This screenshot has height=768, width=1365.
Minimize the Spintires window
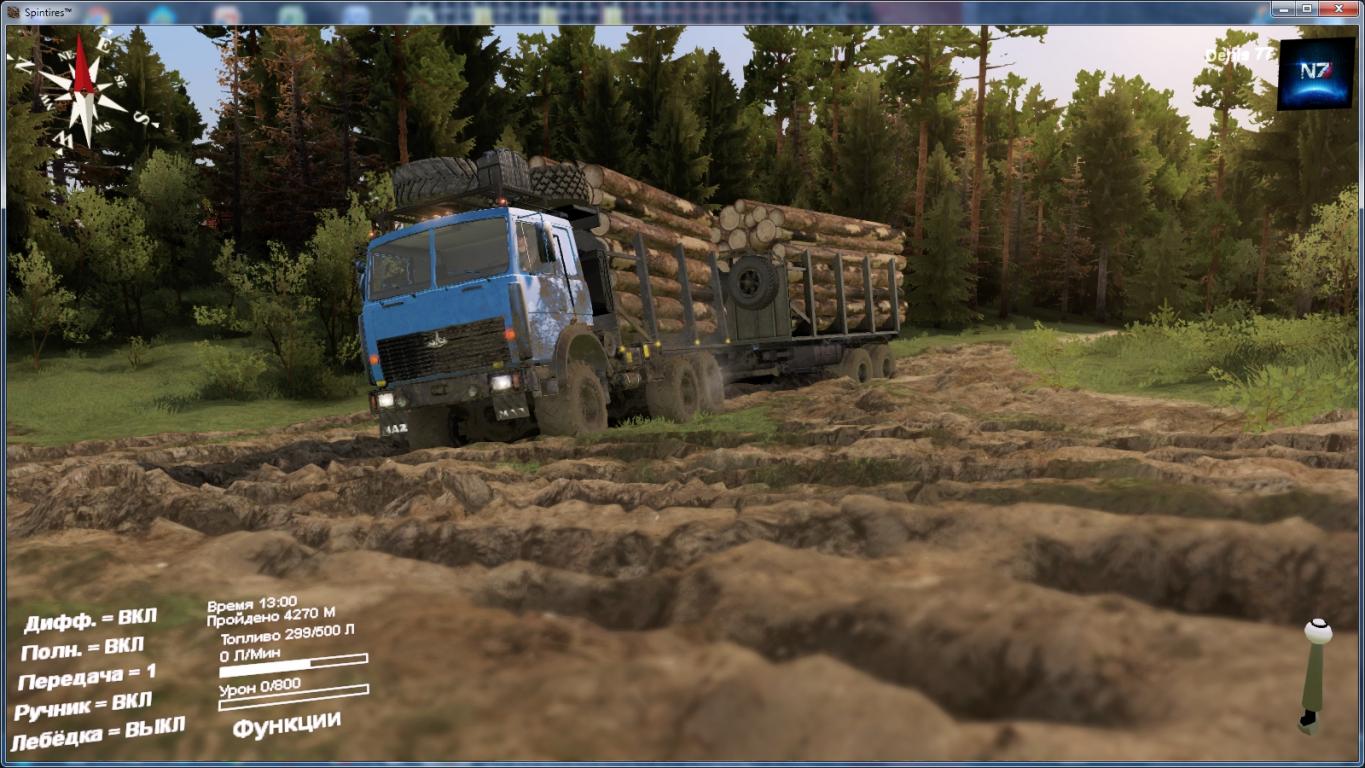pos(1285,8)
